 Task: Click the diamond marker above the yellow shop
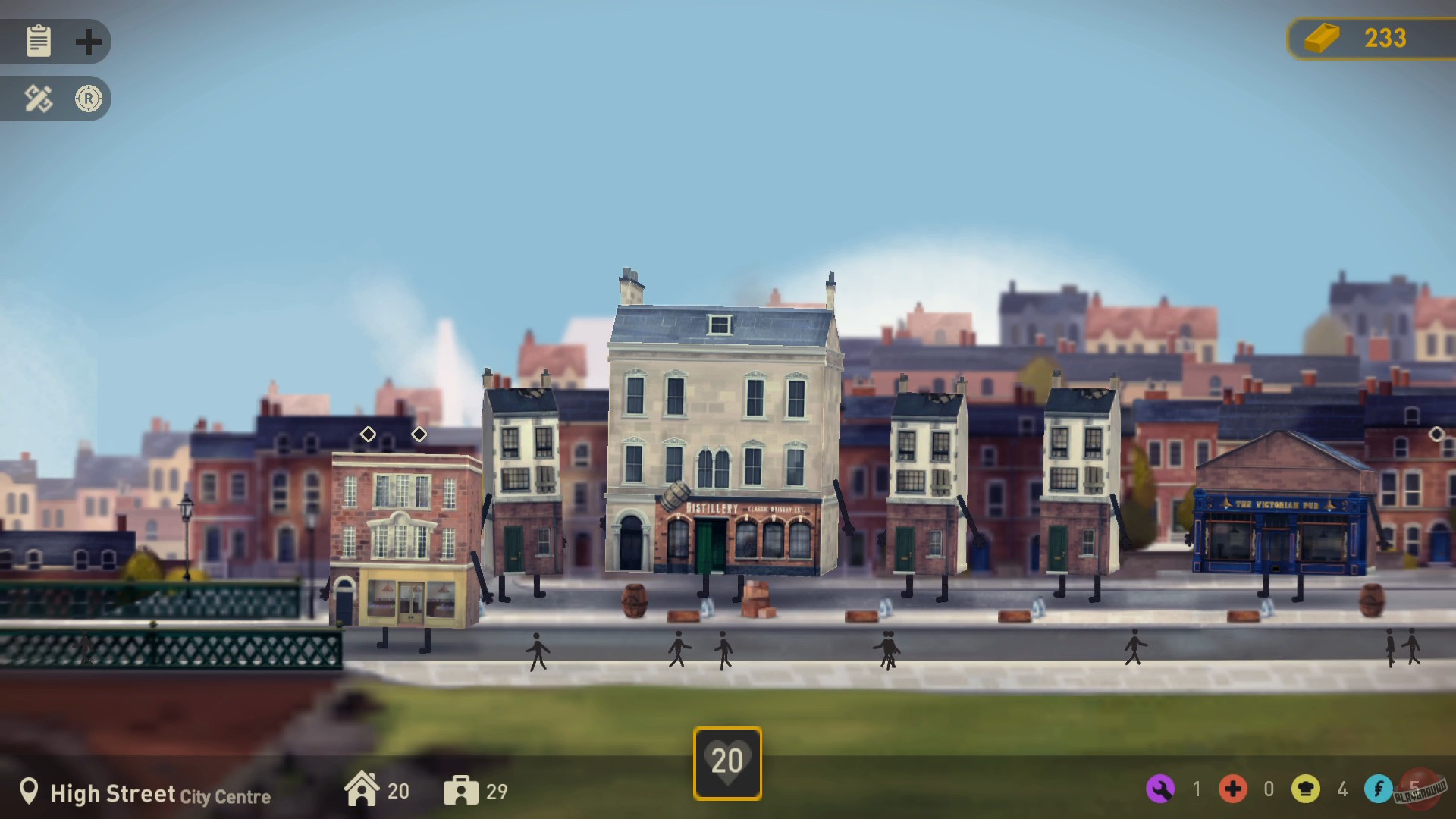[369, 435]
